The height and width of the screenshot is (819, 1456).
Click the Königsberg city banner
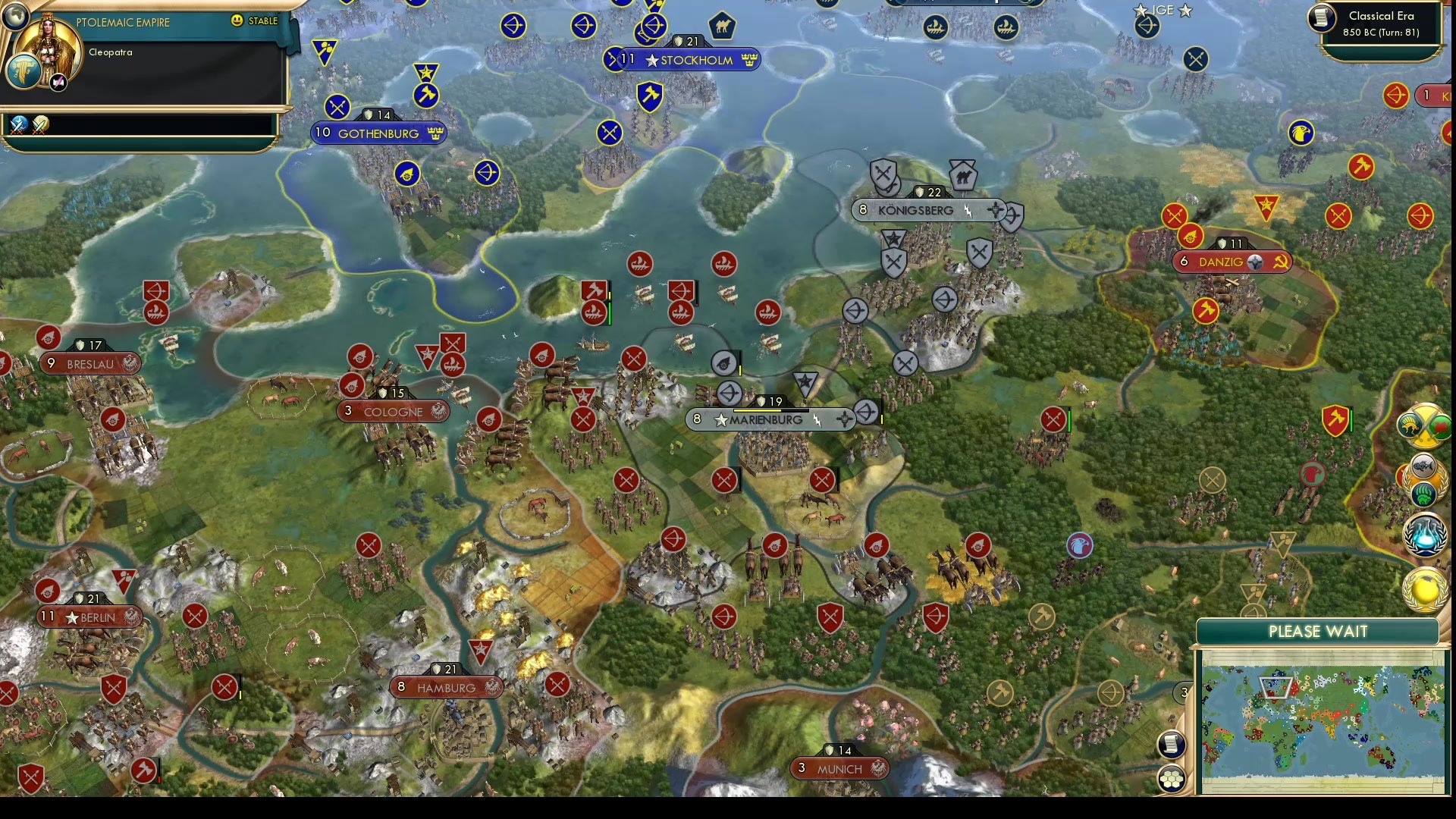(927, 210)
